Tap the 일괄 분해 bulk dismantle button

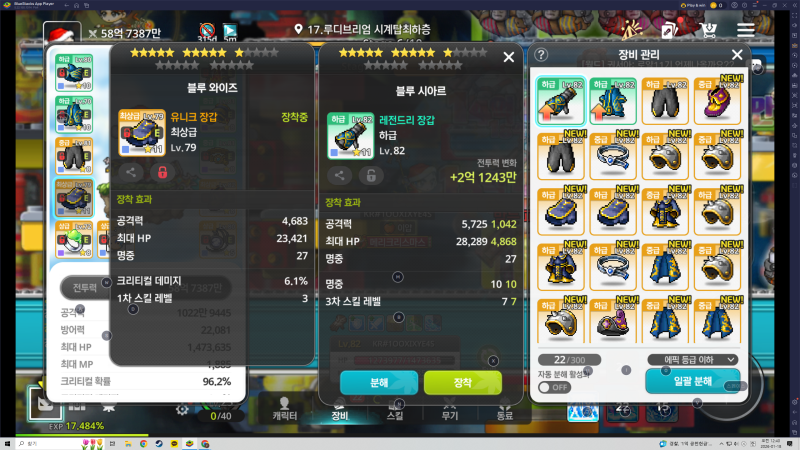(x=693, y=382)
